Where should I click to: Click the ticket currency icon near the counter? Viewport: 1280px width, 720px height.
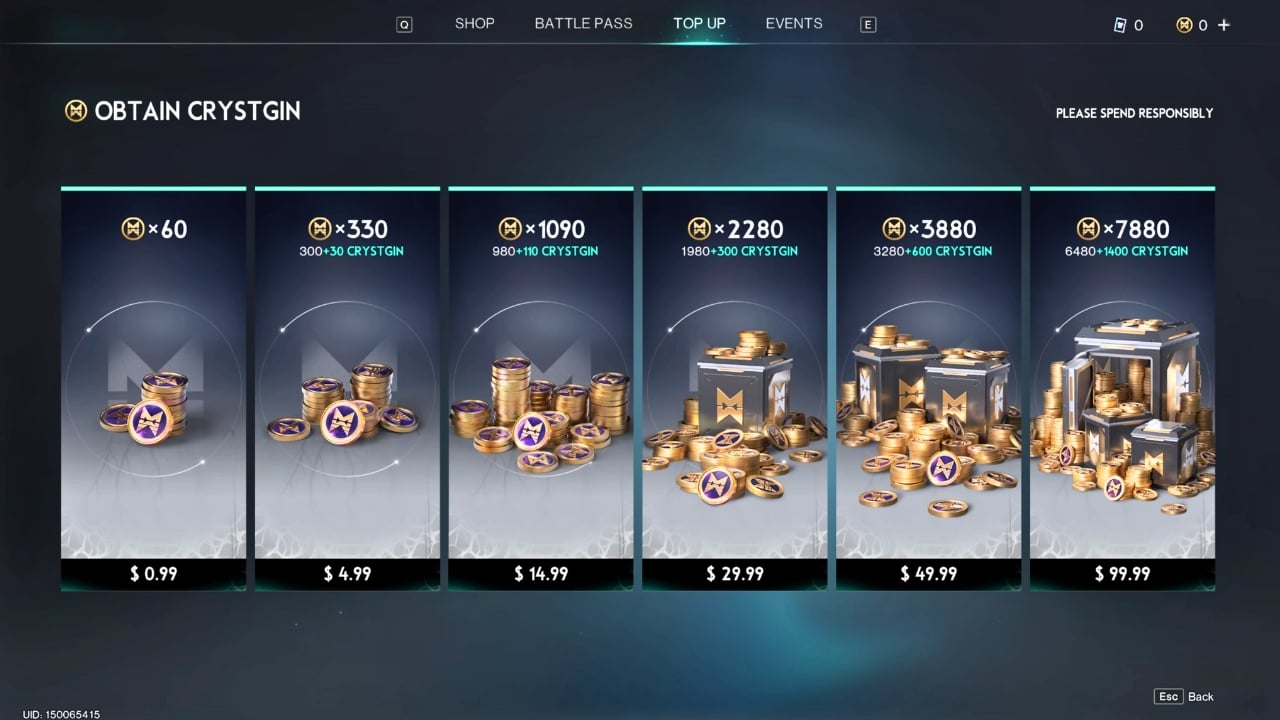point(1120,25)
